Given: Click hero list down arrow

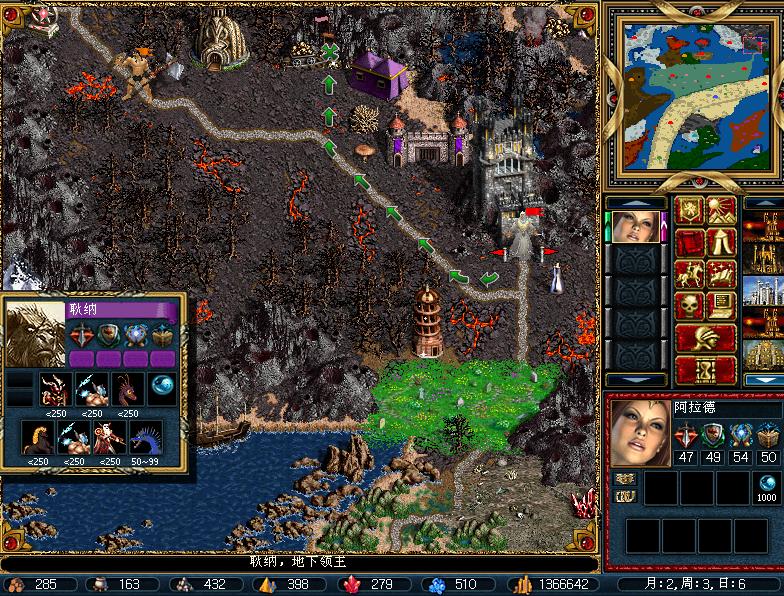Looking at the screenshot, I should coord(636,380).
